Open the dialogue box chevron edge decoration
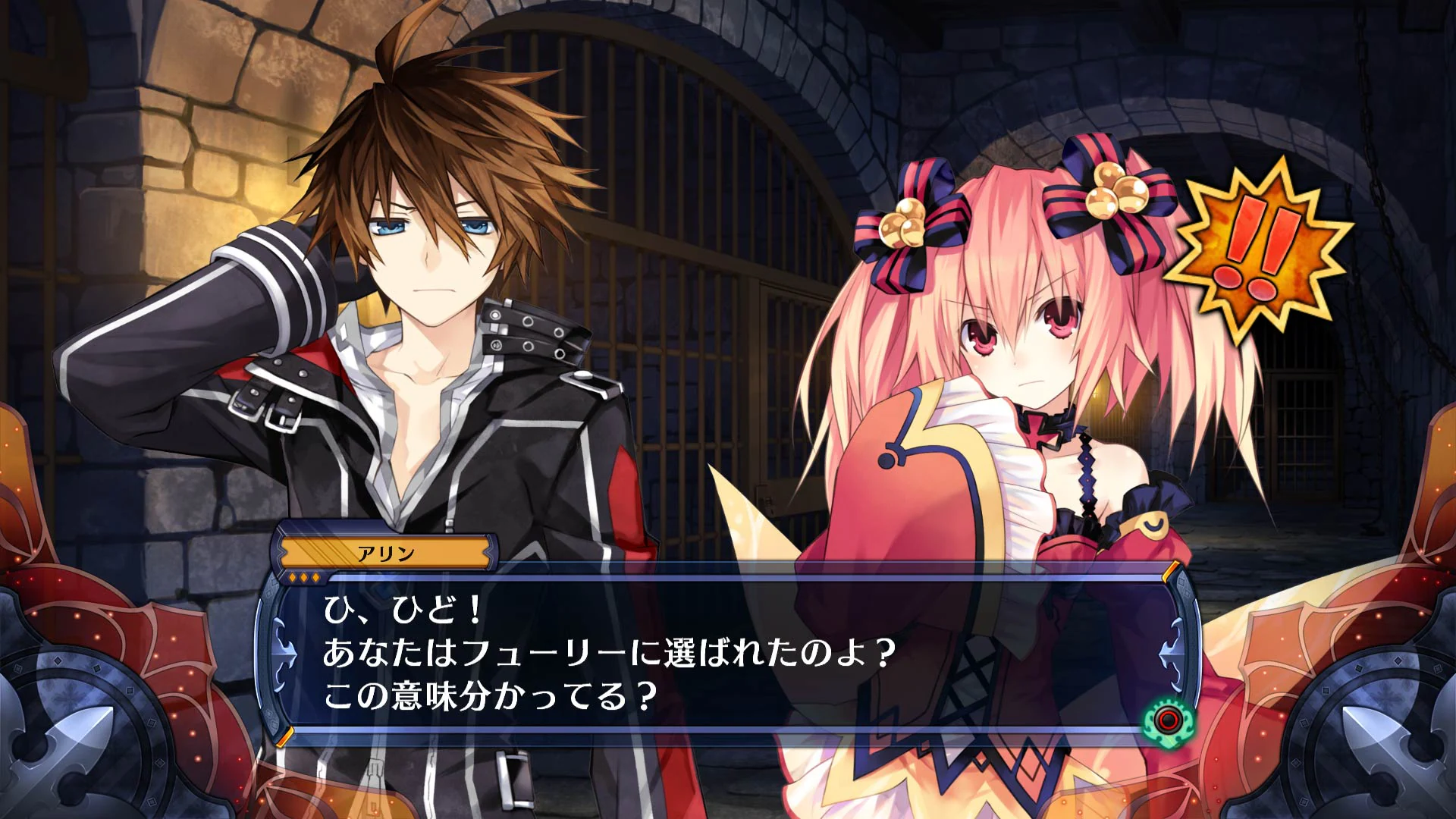The width and height of the screenshot is (1456, 819). (488, 551)
